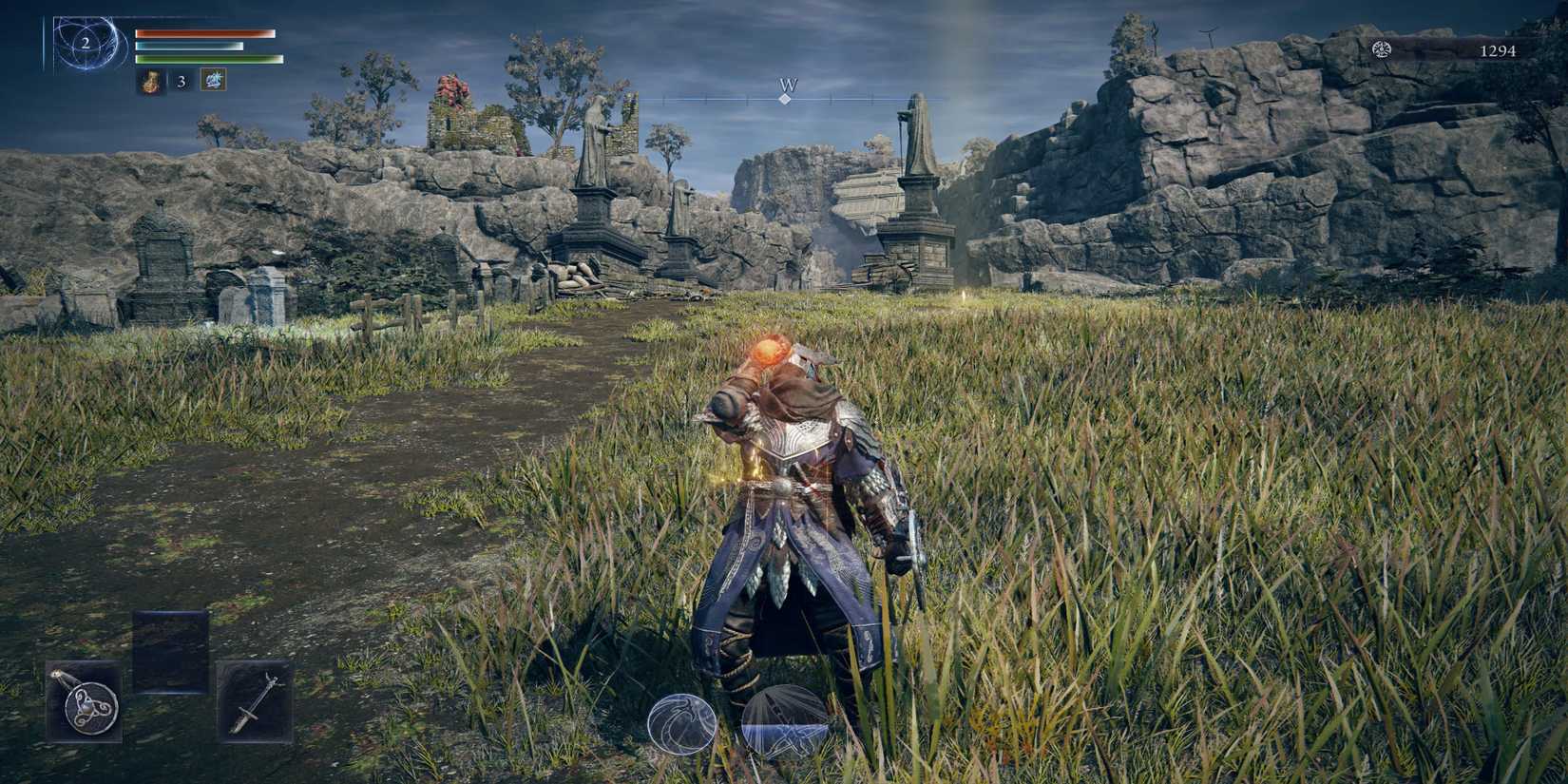Select the blue glintstone item icon beside the flask
The height and width of the screenshot is (784, 1568).
[x=213, y=82]
